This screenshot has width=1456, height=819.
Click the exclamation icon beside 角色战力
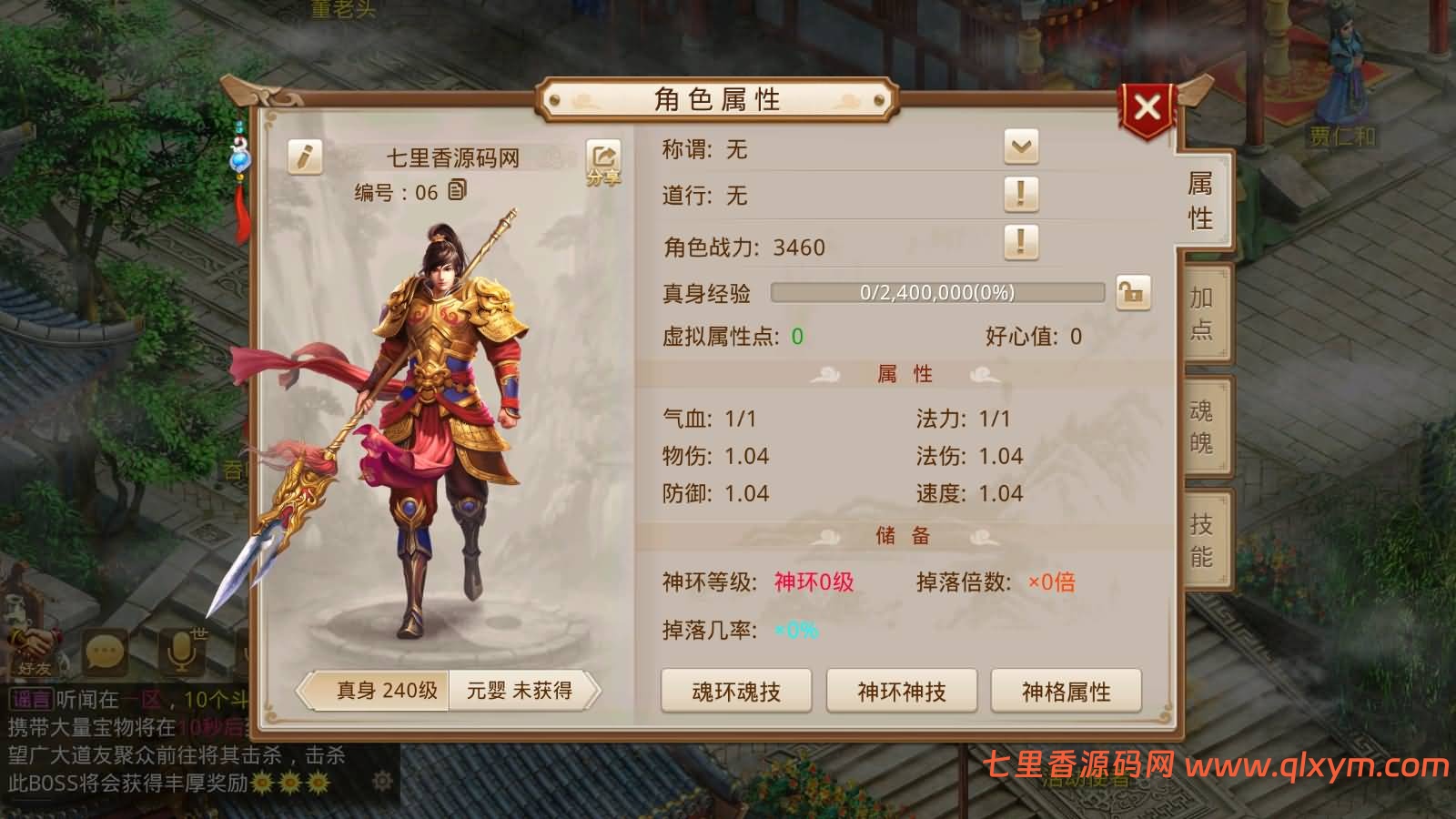click(x=1023, y=244)
